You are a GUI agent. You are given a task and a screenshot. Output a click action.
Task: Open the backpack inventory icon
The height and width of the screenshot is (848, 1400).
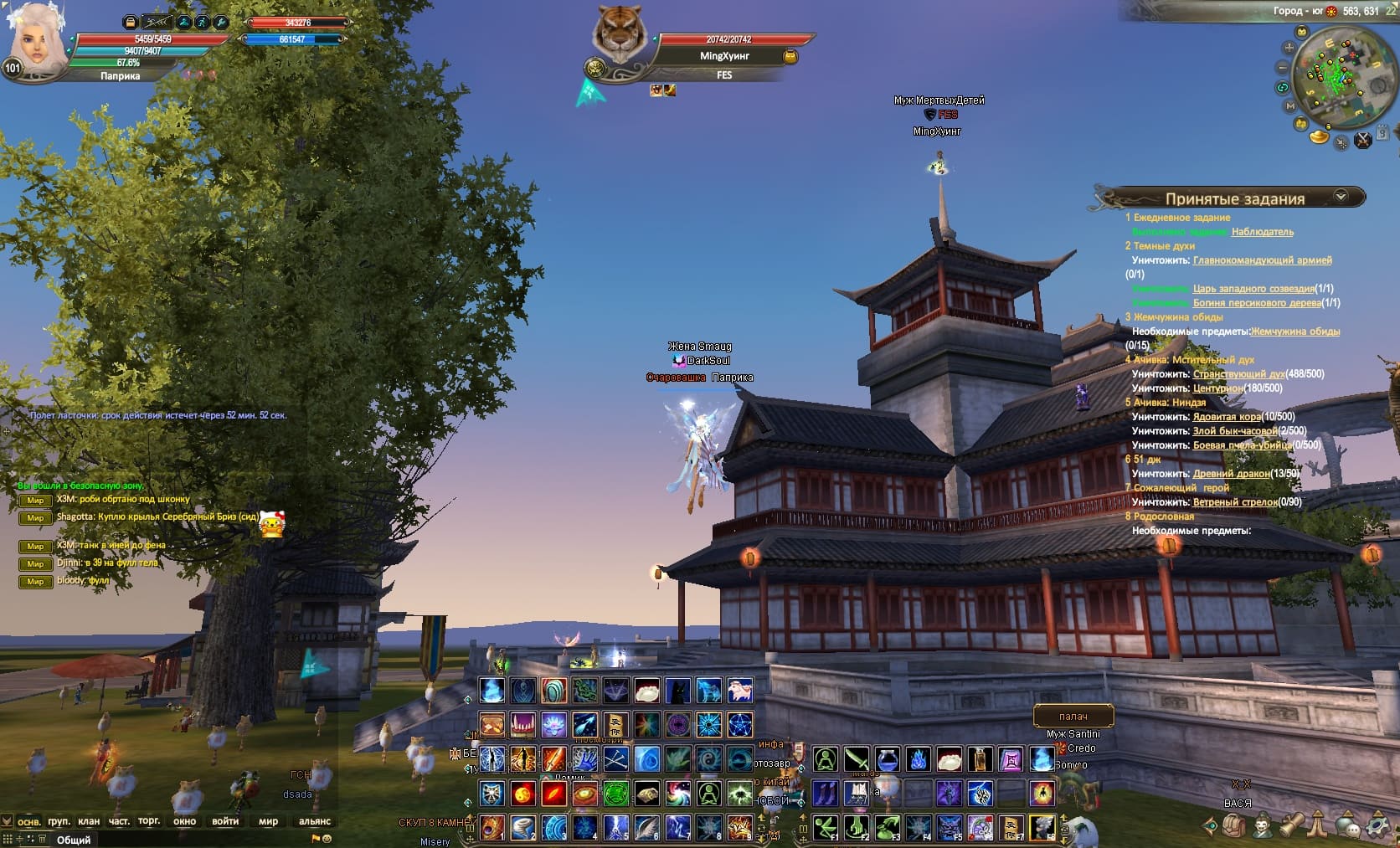click(x=1233, y=825)
